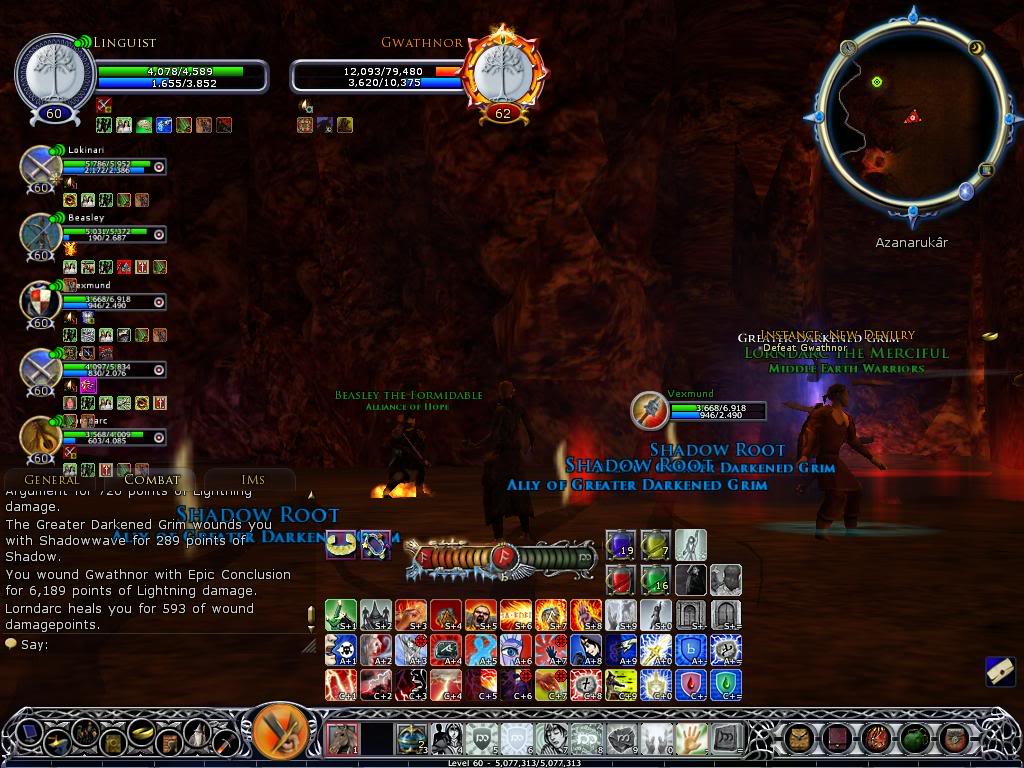Use the horse mount in quickslot 1
Image resolution: width=1024 pixels, height=768 pixels.
(x=341, y=739)
